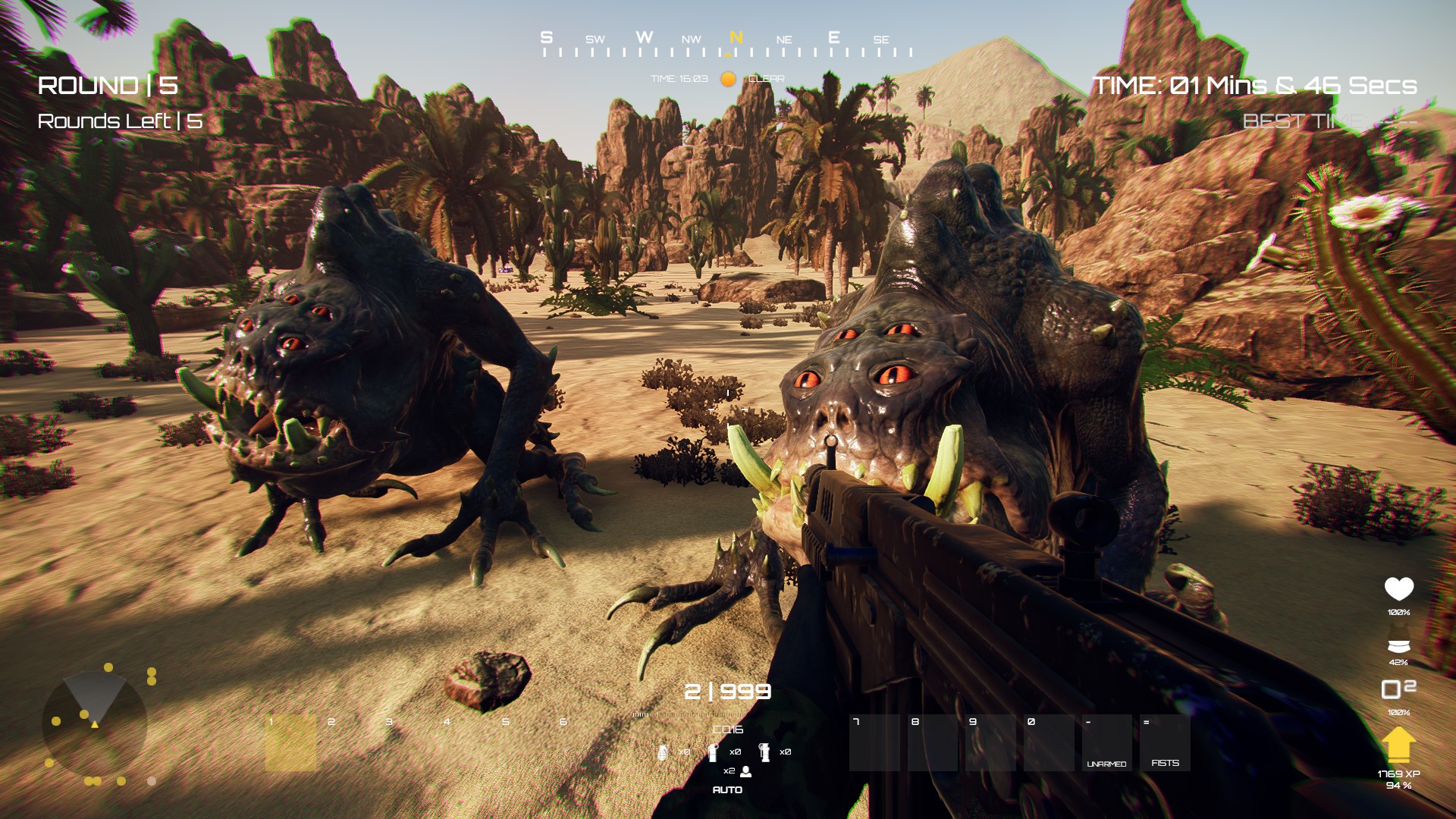The image size is (1456, 819).
Task: Toggle fire mode by clicking AUTO
Action: [729, 789]
